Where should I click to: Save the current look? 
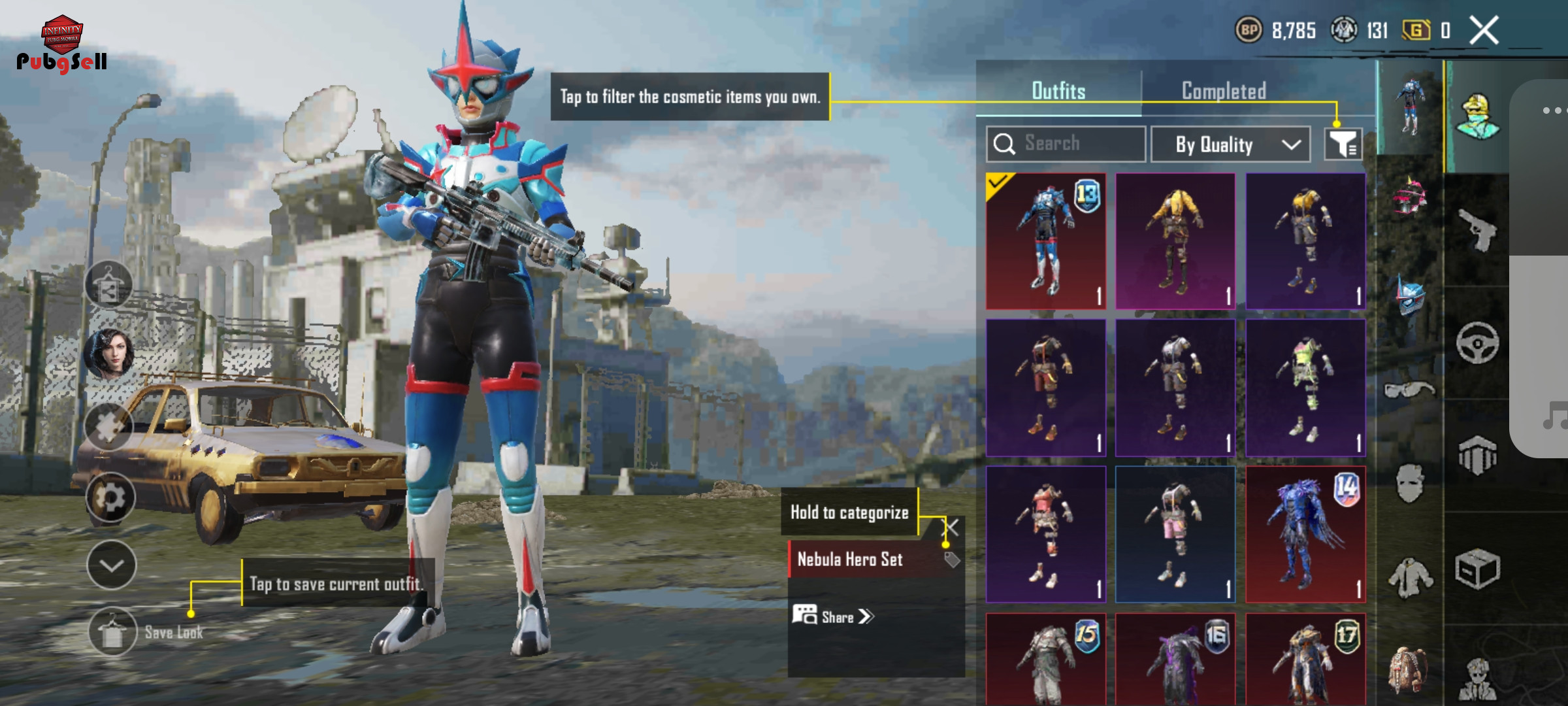(112, 632)
